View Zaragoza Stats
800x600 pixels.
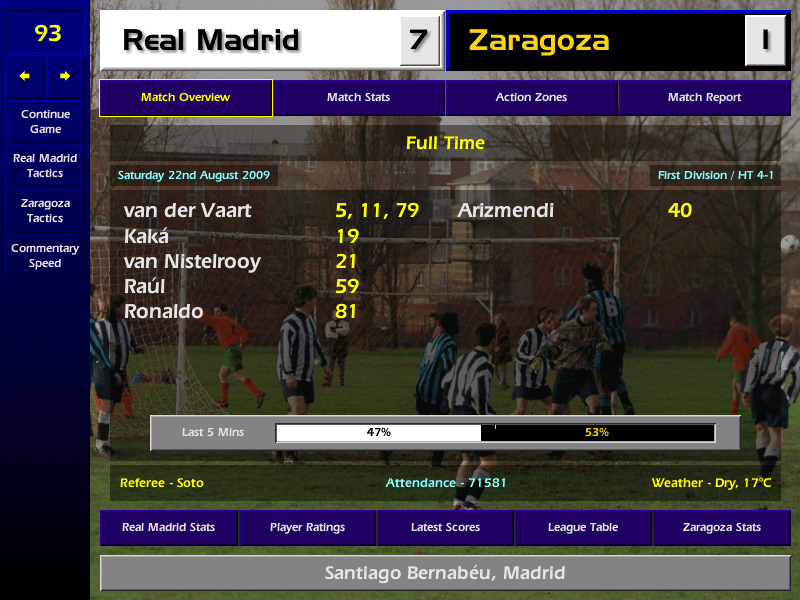(721, 527)
